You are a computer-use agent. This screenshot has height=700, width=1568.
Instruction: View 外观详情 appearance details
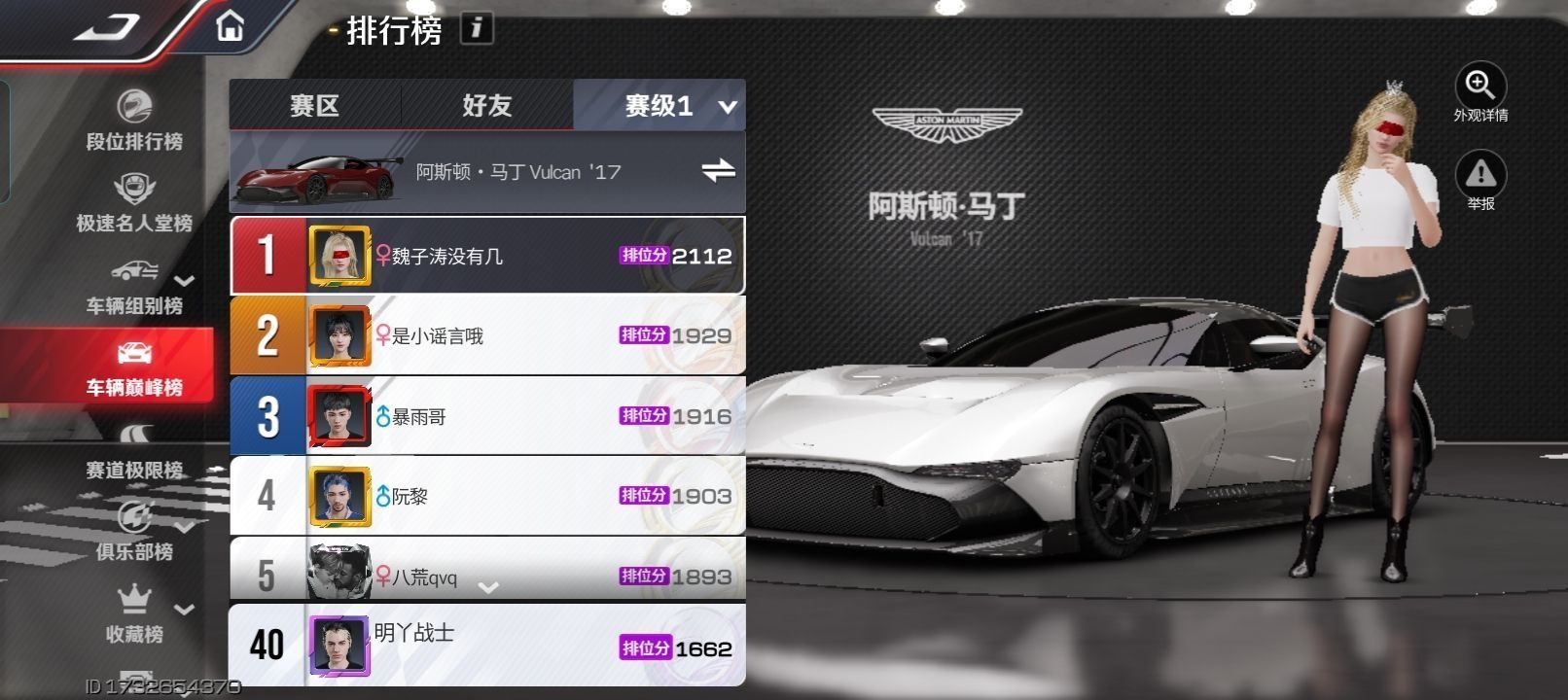pyautogui.click(x=1479, y=93)
